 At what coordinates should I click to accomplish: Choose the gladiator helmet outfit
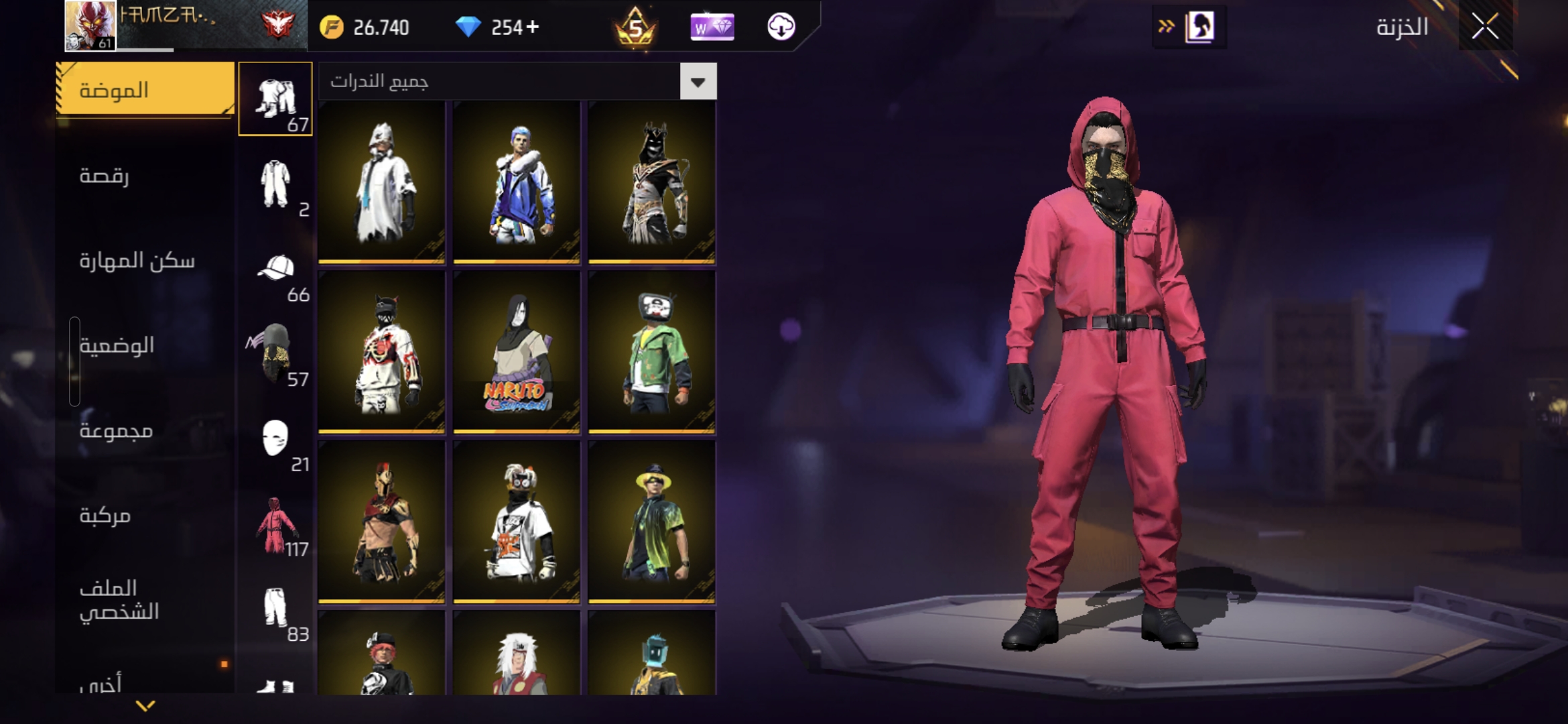tap(381, 522)
